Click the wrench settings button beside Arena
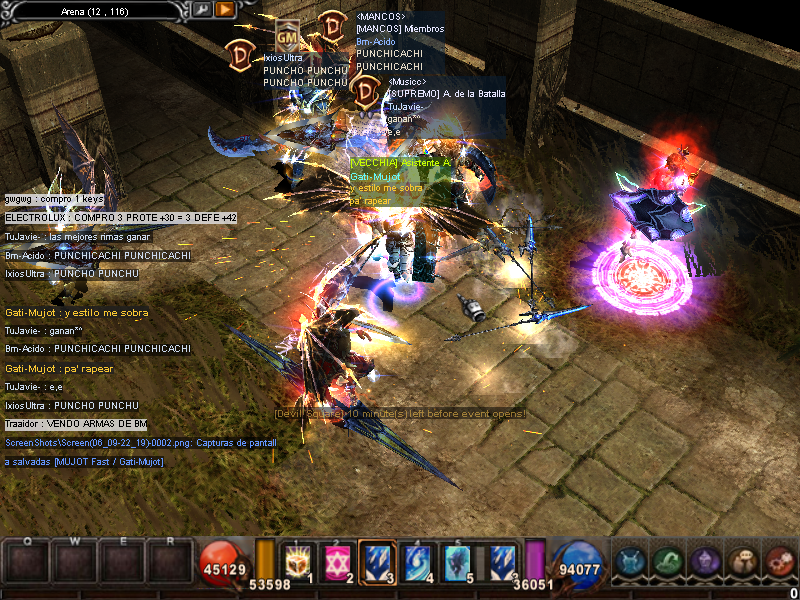This screenshot has width=800, height=600. coord(201,9)
